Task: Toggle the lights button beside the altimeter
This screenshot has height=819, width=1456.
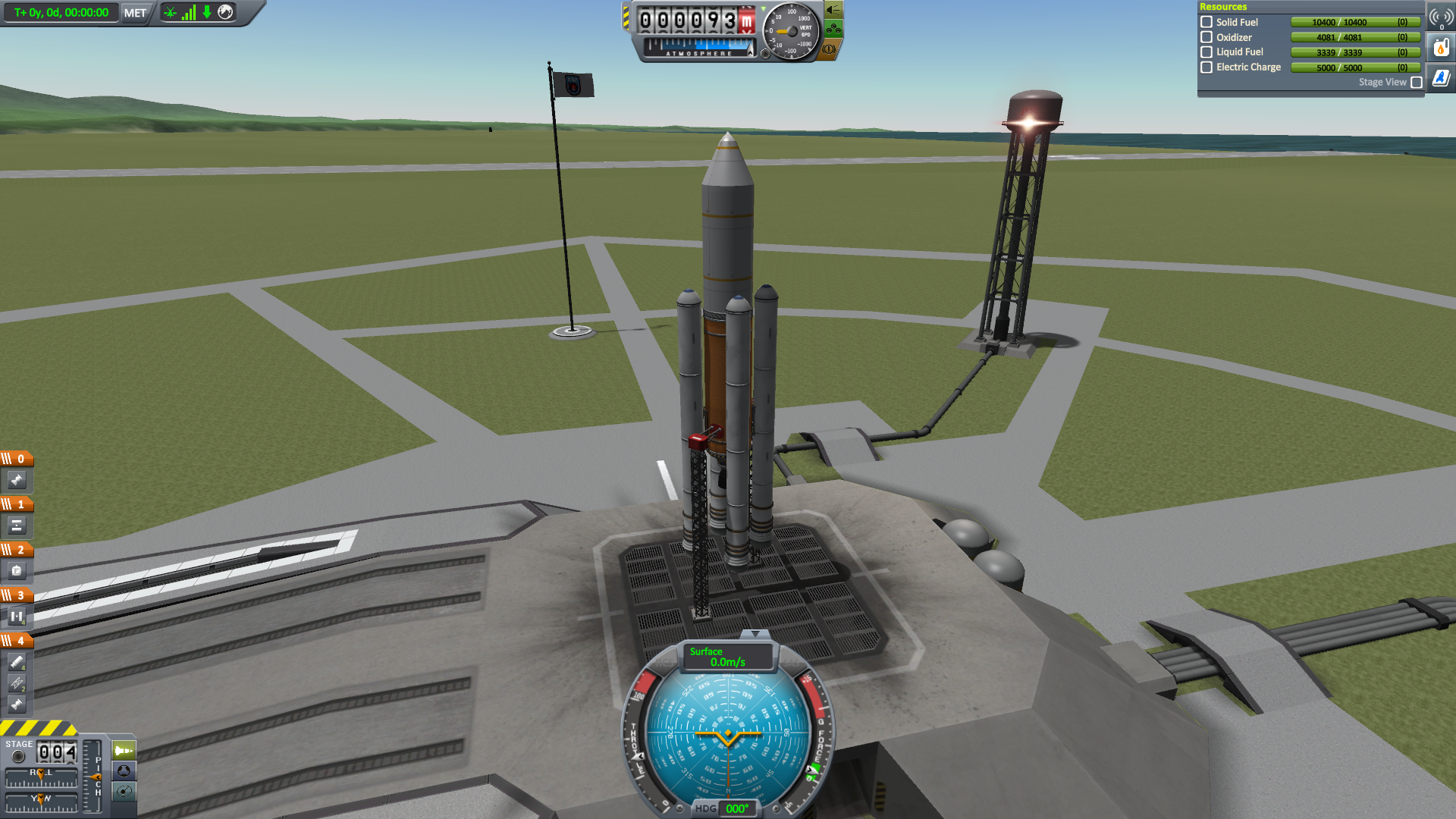Action: (x=833, y=11)
